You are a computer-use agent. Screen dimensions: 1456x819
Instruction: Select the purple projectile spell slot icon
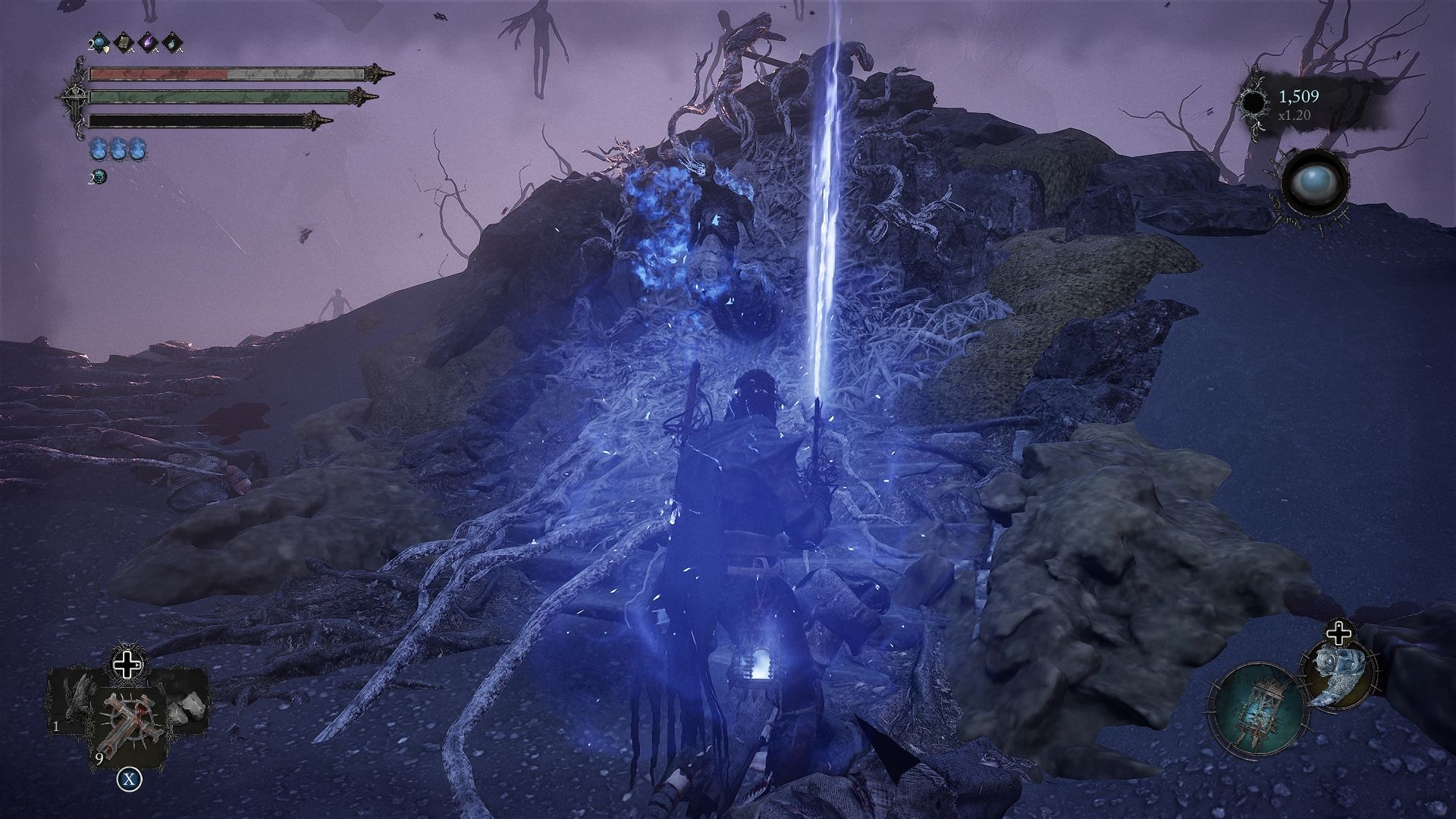click(x=148, y=42)
